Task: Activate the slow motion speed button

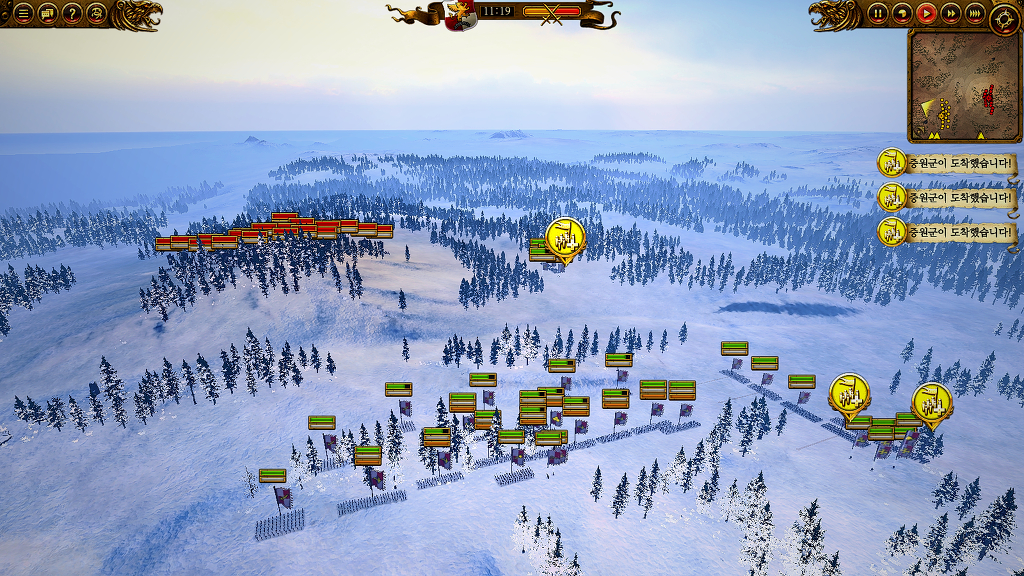Action: [902, 13]
